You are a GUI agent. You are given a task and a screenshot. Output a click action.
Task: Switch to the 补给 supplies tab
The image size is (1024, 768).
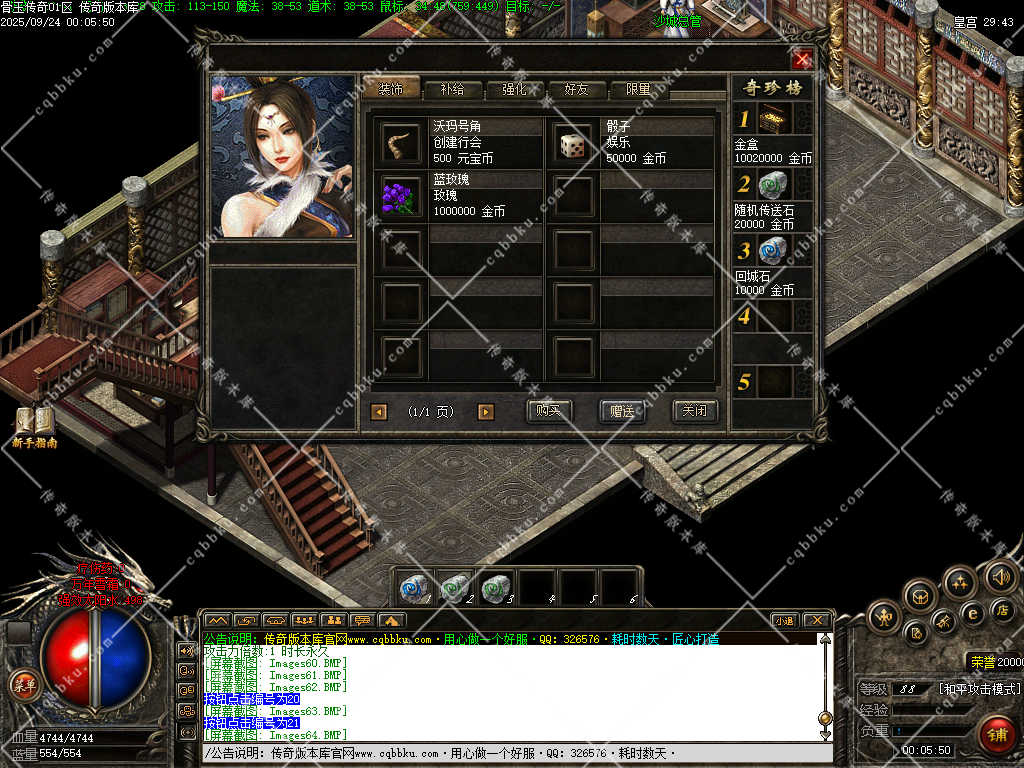click(451, 89)
